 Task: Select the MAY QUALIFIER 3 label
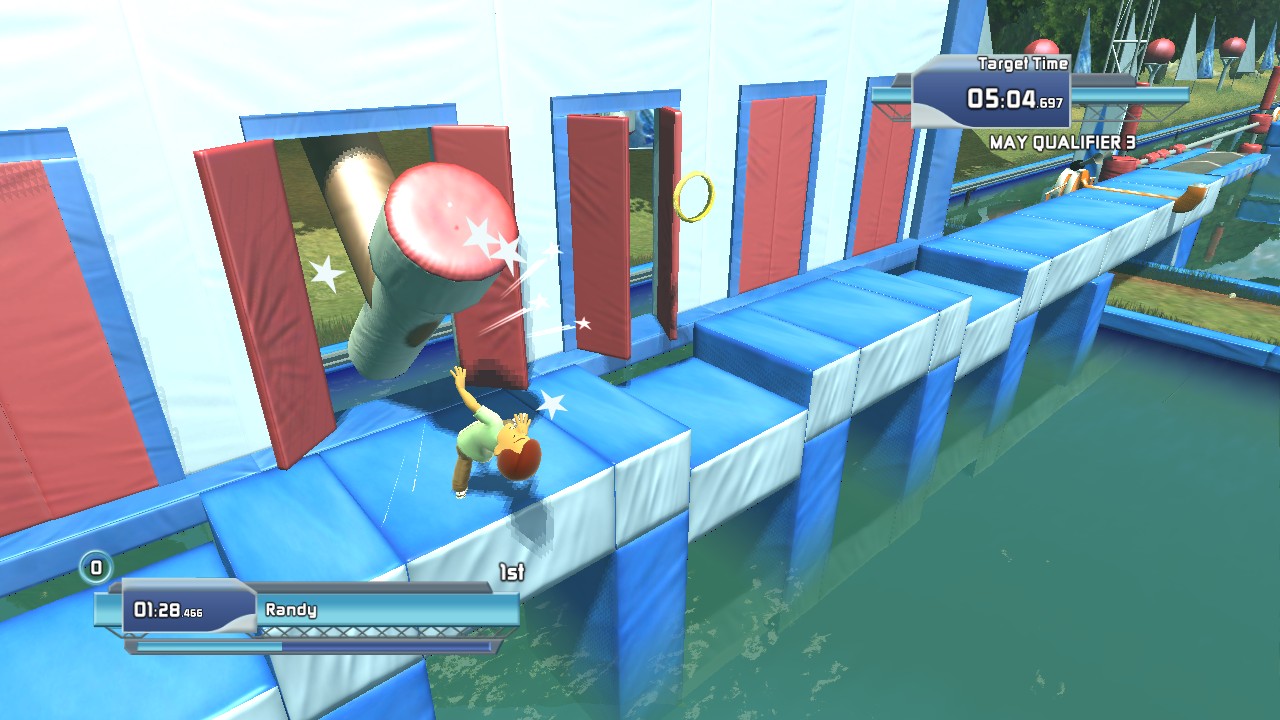click(x=1060, y=142)
